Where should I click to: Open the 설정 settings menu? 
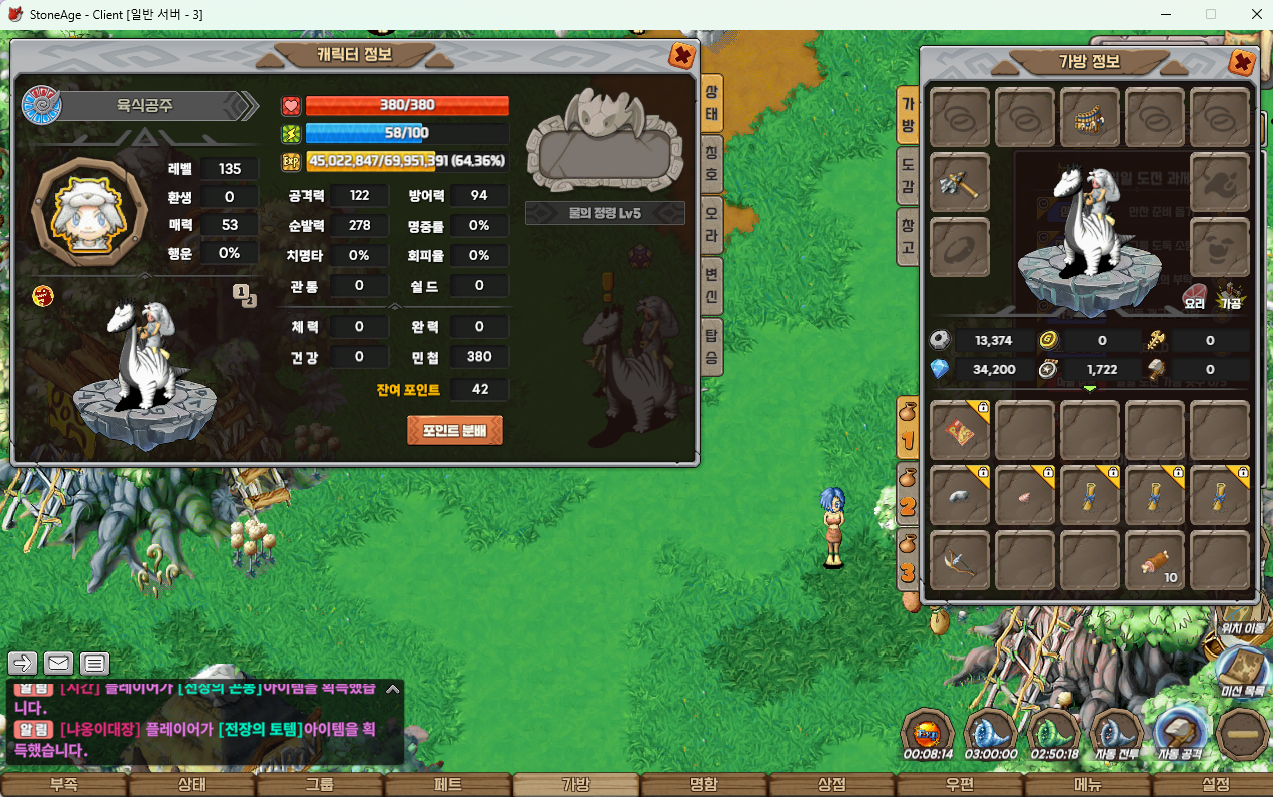click(1215, 785)
